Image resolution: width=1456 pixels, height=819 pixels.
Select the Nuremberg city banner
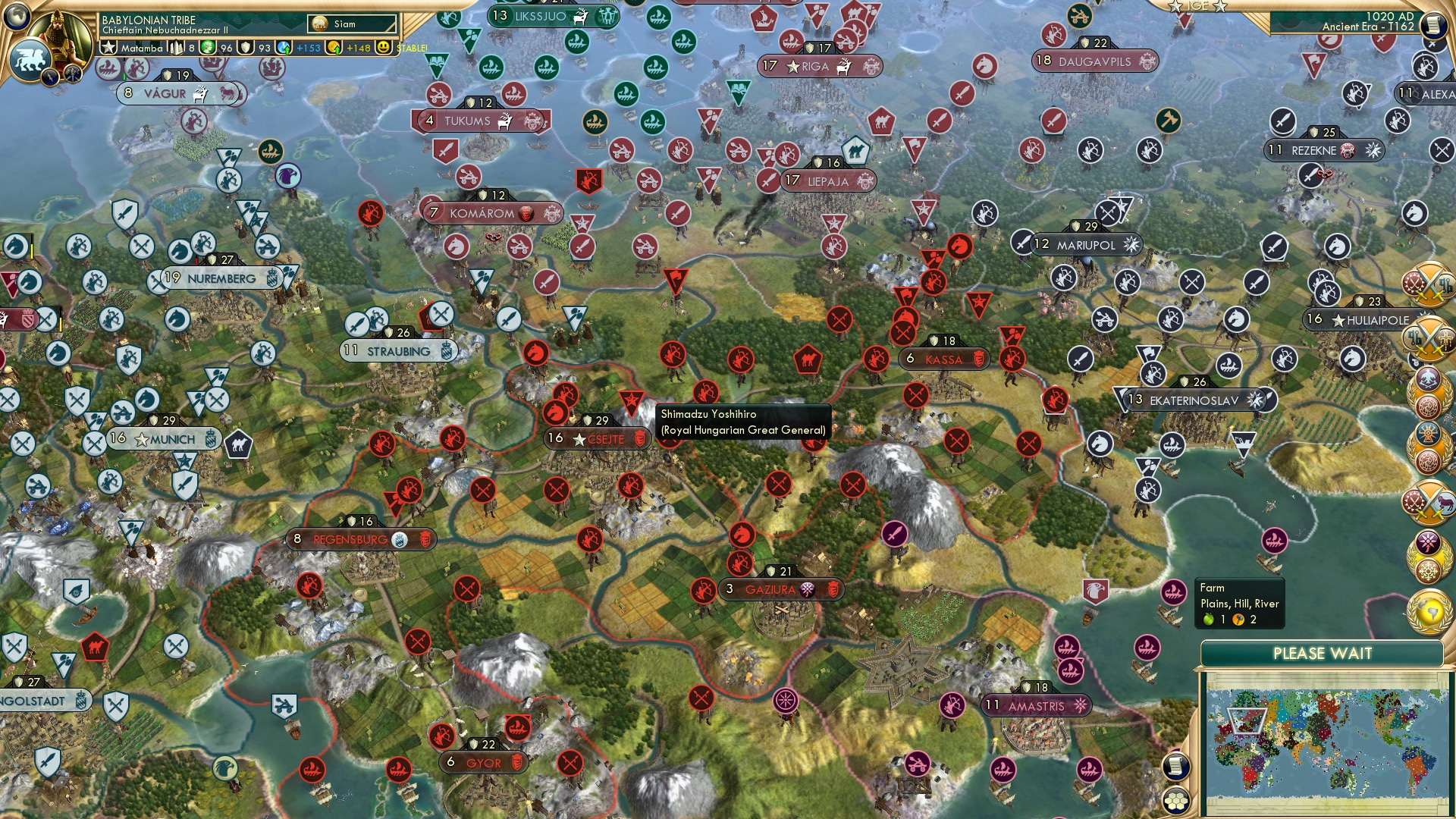click(x=220, y=278)
